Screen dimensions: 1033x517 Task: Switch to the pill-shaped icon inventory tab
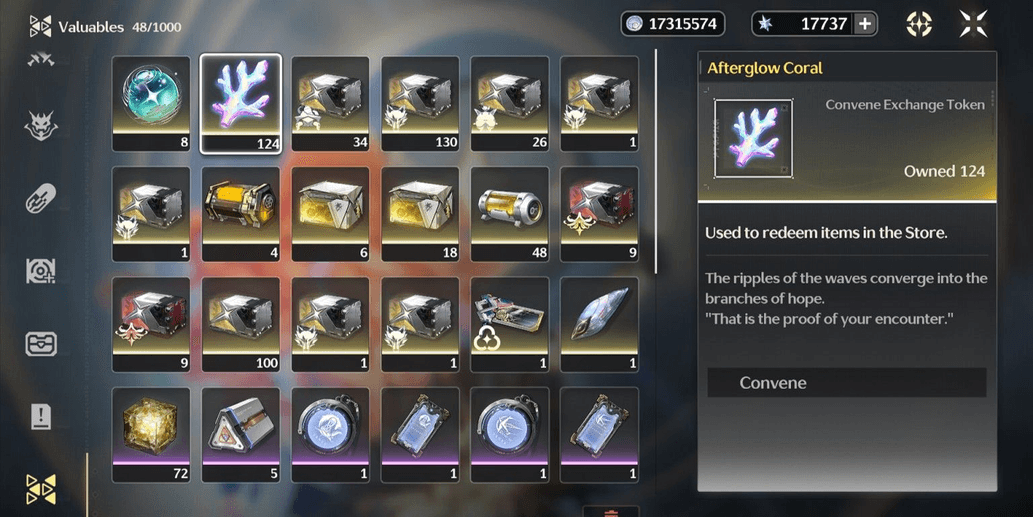click(41, 198)
